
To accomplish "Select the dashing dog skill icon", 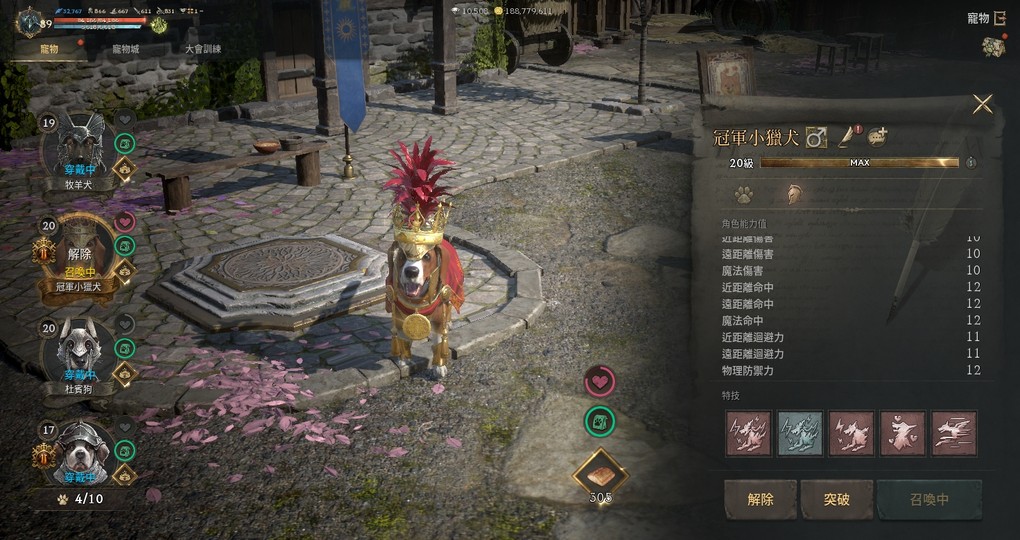I will (954, 433).
